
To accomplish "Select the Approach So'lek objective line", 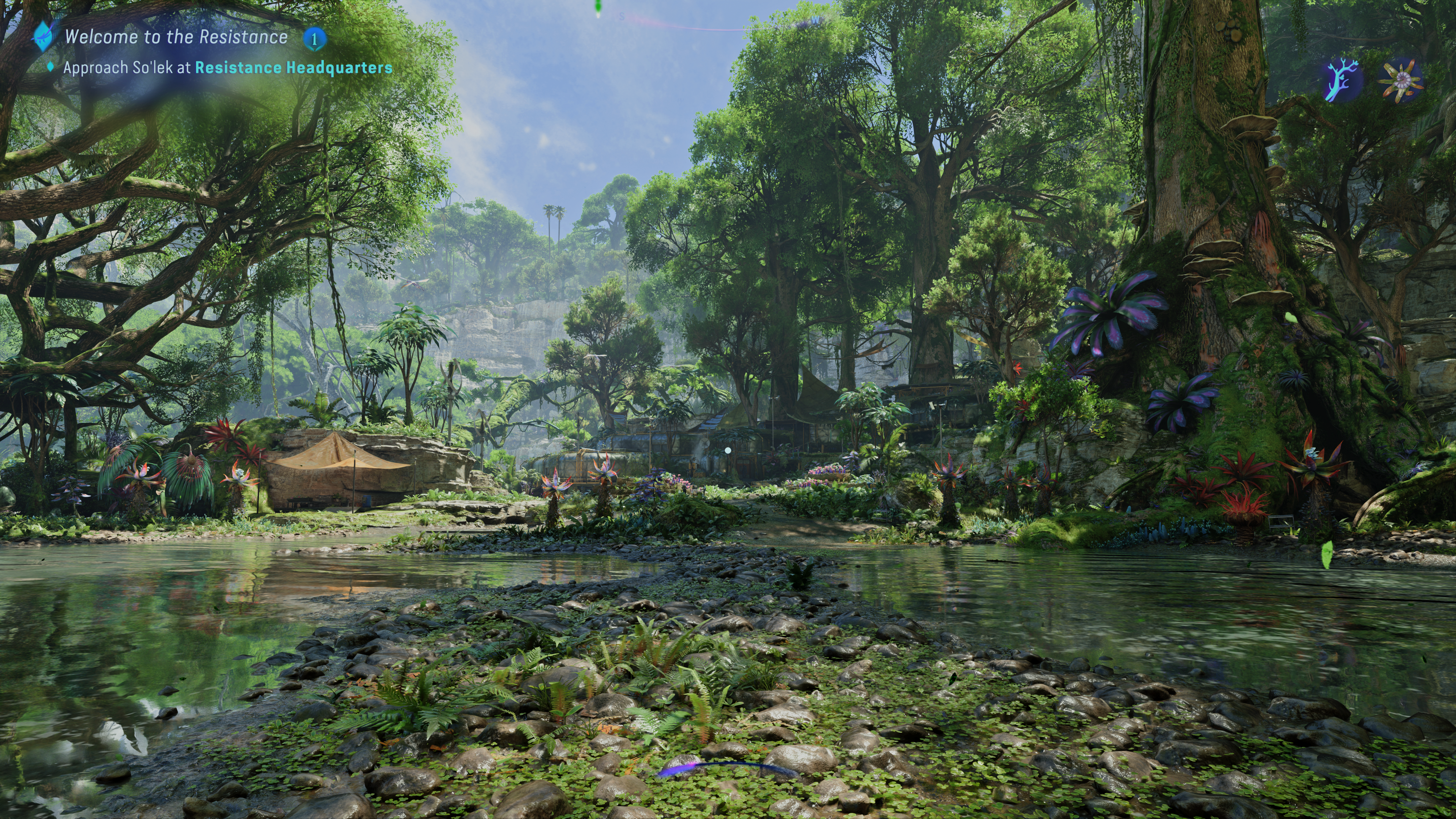I will tap(227, 68).
